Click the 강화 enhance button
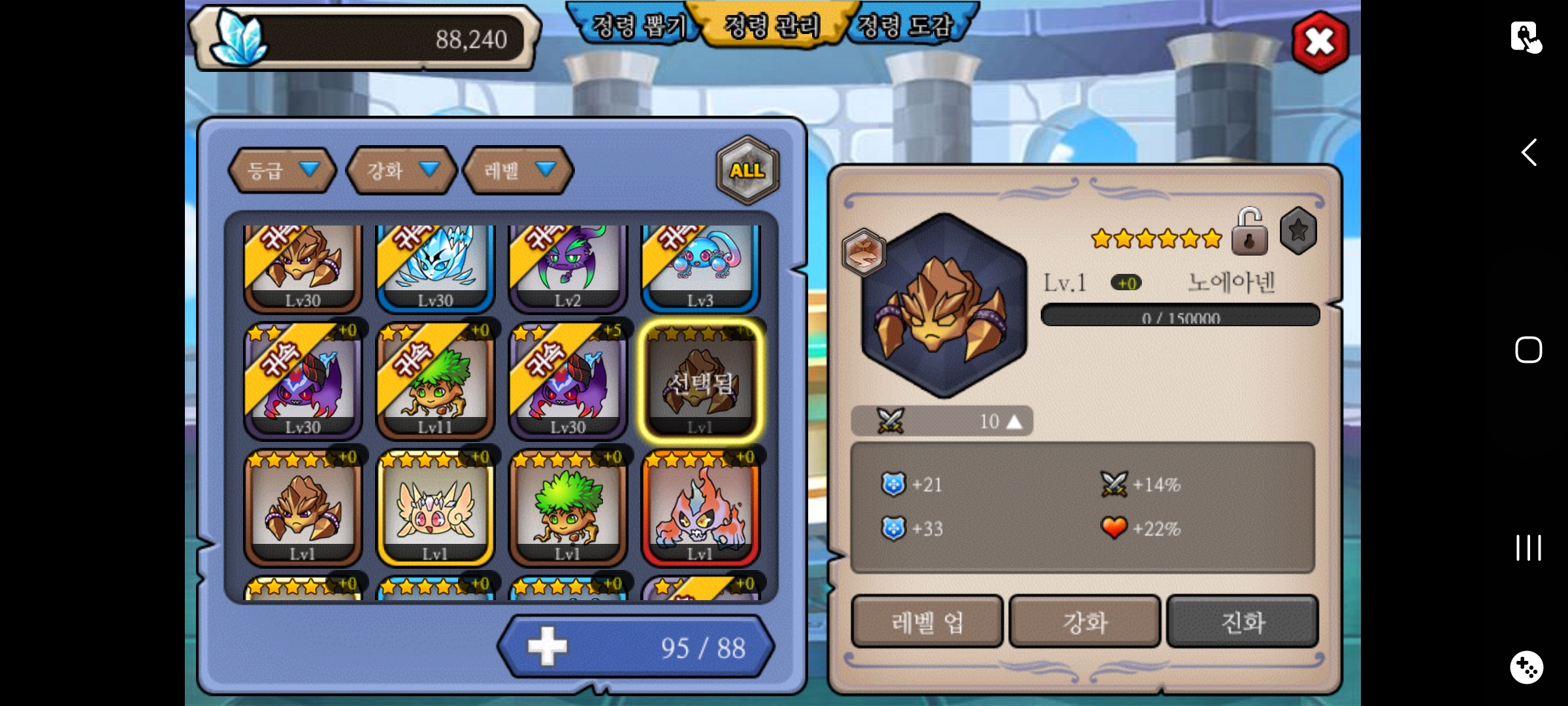Image resolution: width=1568 pixels, height=706 pixels. coord(1085,622)
